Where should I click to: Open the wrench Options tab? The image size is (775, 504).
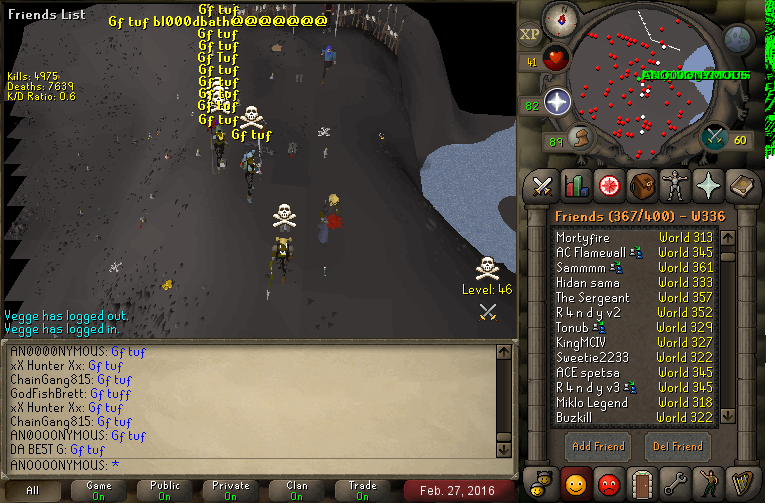coord(674,483)
